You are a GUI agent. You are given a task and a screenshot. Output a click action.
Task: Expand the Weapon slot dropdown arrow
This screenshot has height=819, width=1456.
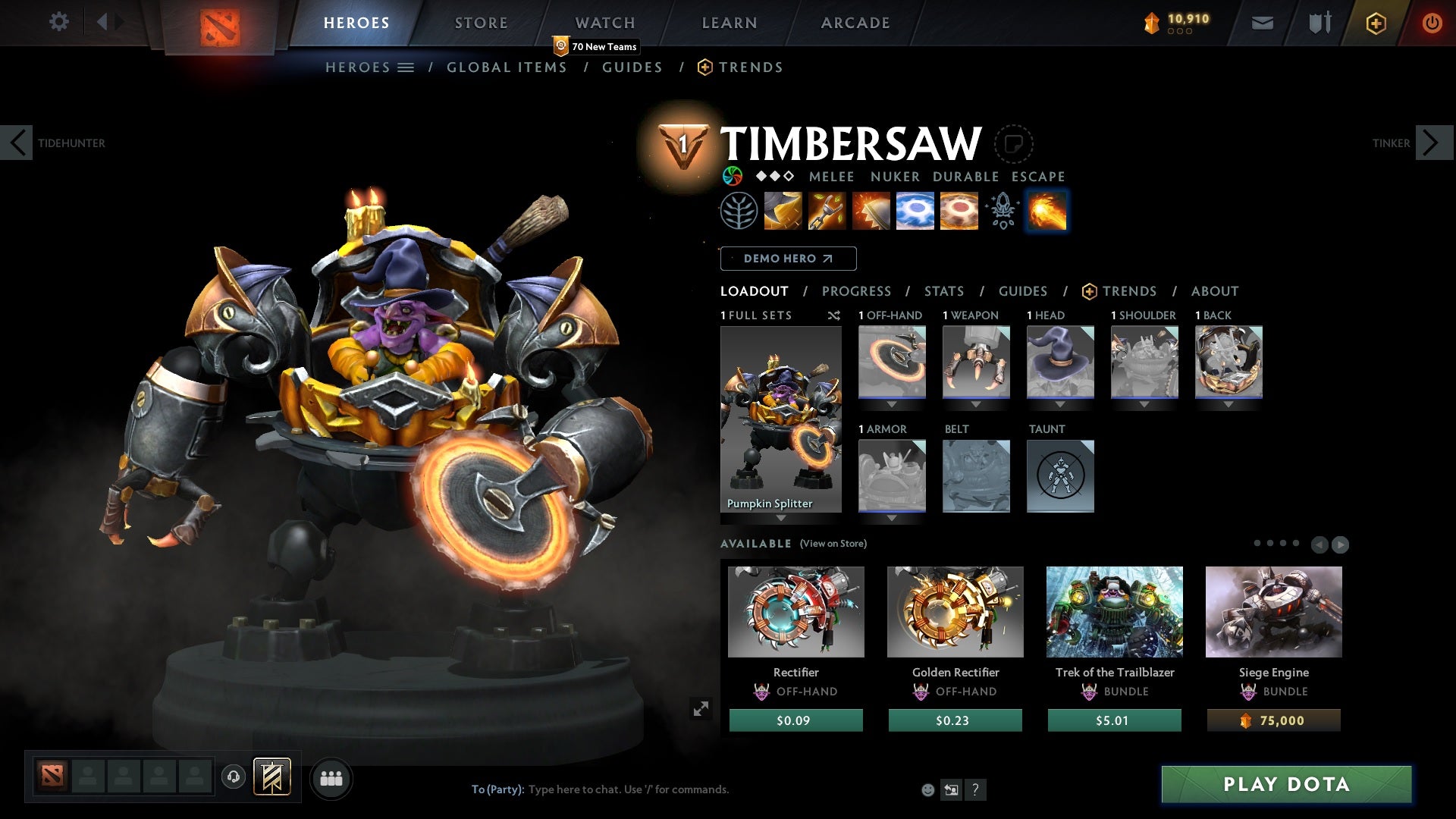point(976,403)
